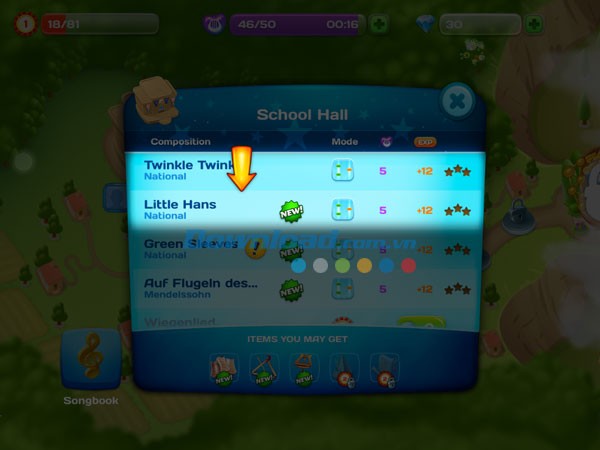
Task: Add more energy with the purple bar's plus
Action: click(x=379, y=24)
